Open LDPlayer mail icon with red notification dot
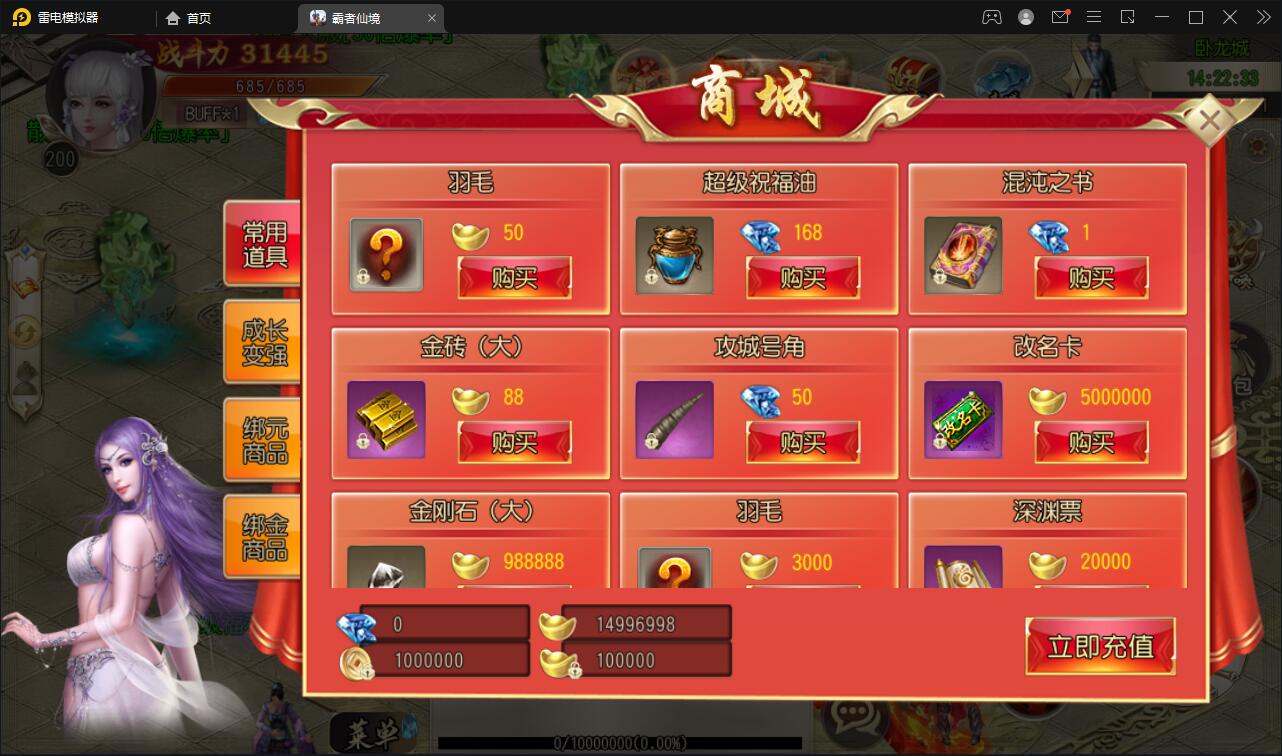The width and height of the screenshot is (1282, 756). [x=1060, y=17]
